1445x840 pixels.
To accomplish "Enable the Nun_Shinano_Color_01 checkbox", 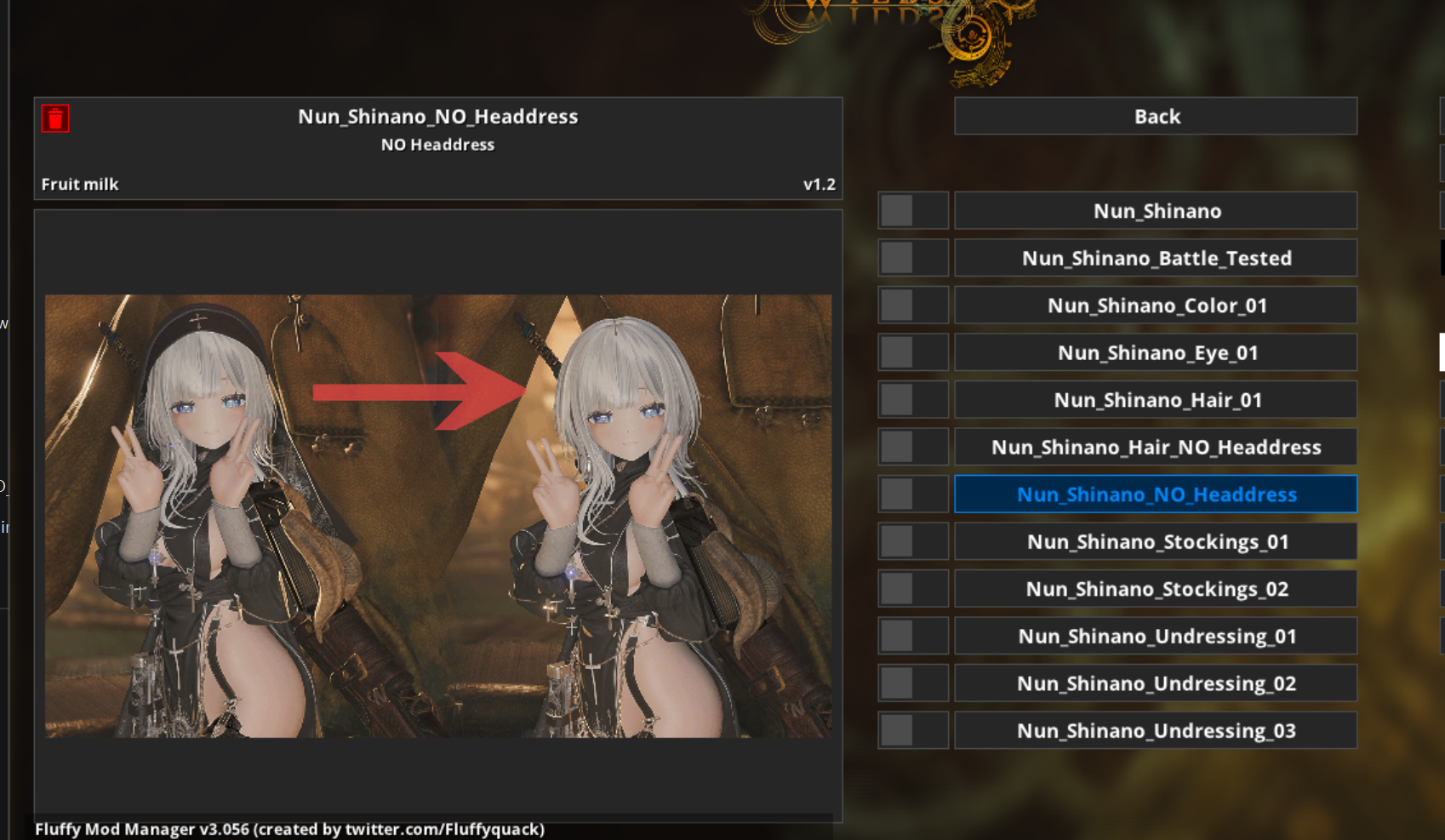I will (x=913, y=305).
